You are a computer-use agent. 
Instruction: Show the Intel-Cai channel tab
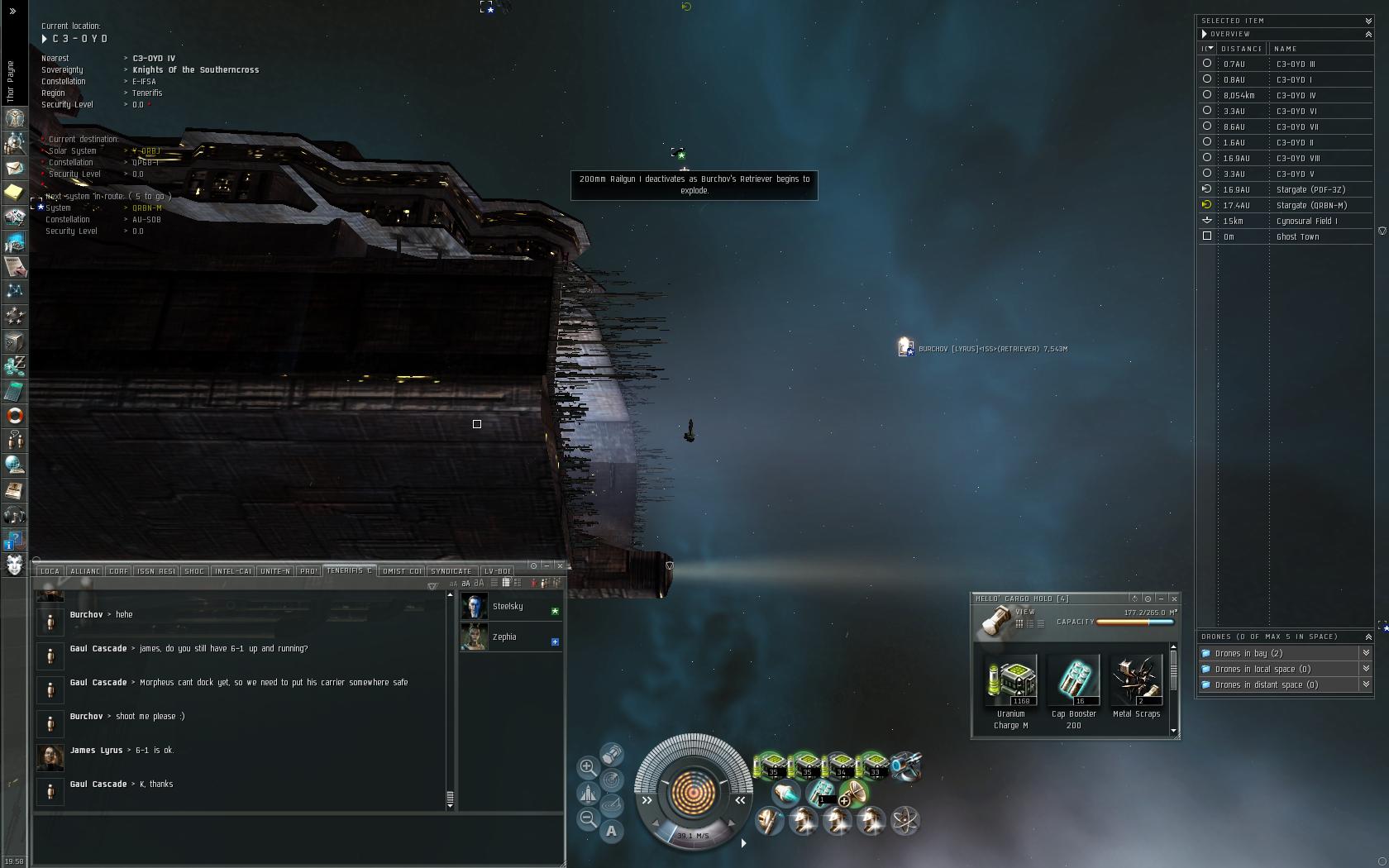point(232,571)
